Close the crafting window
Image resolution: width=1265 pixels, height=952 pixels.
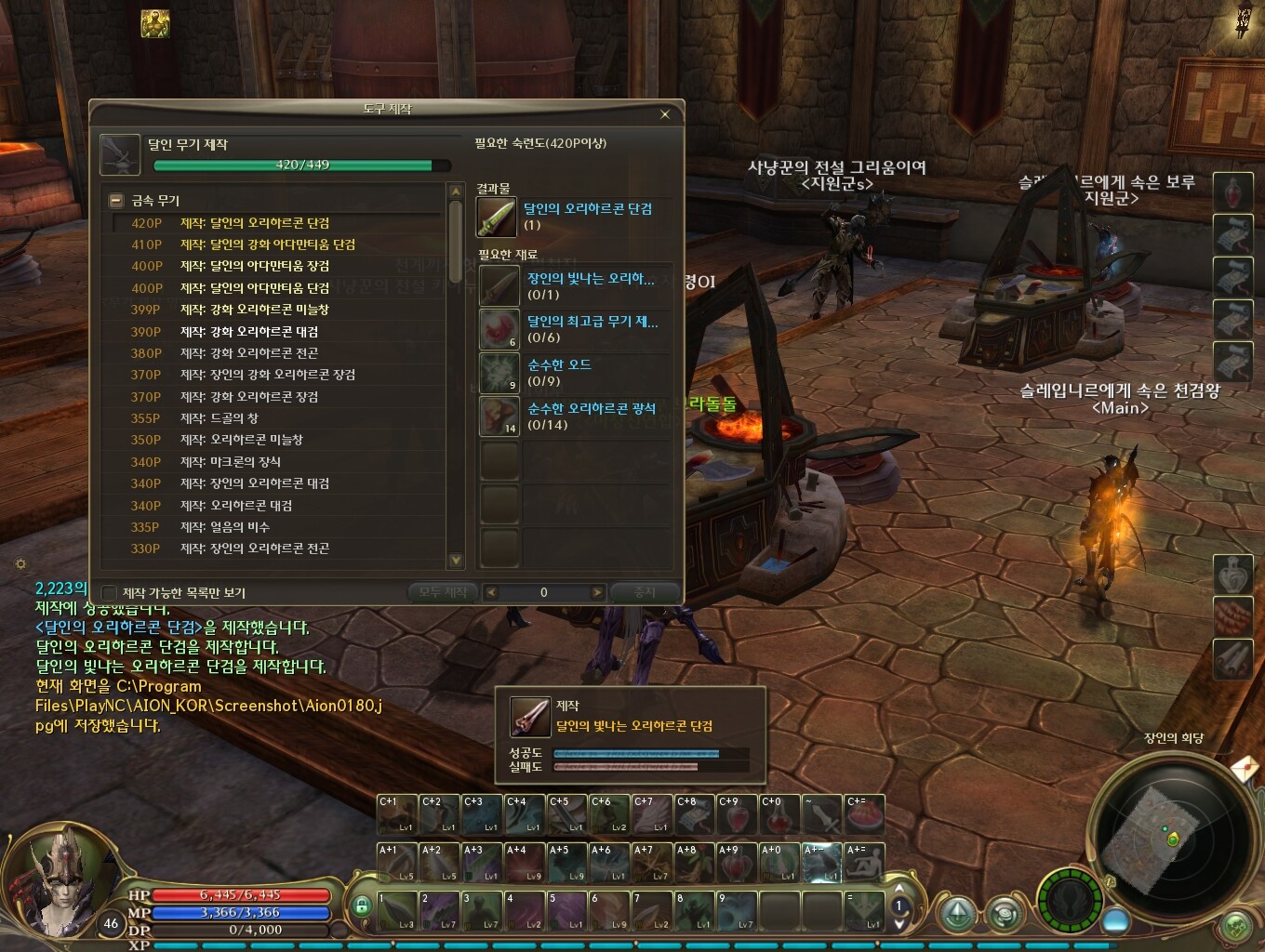coord(664,114)
